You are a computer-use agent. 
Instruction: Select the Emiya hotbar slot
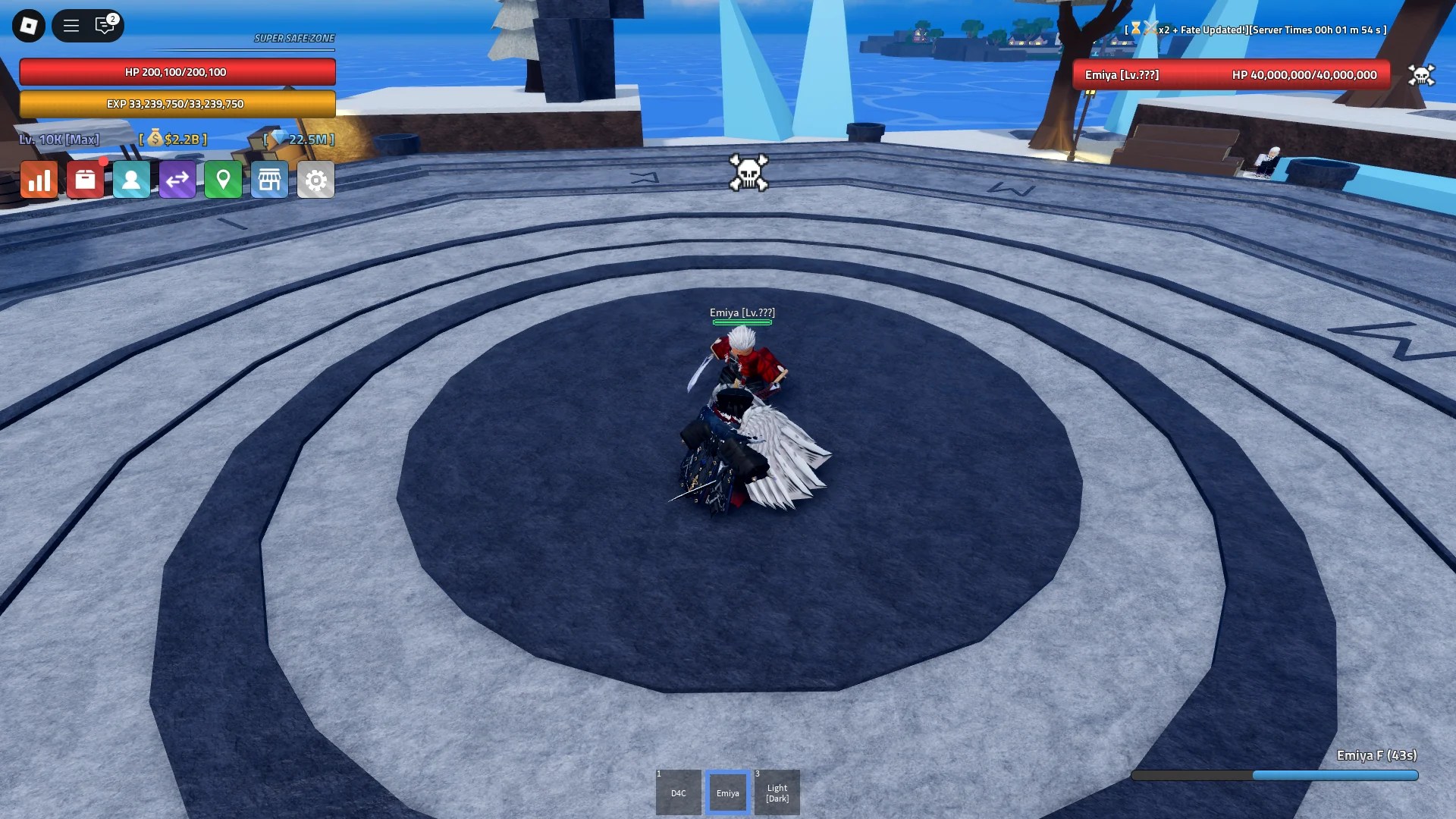click(x=727, y=792)
